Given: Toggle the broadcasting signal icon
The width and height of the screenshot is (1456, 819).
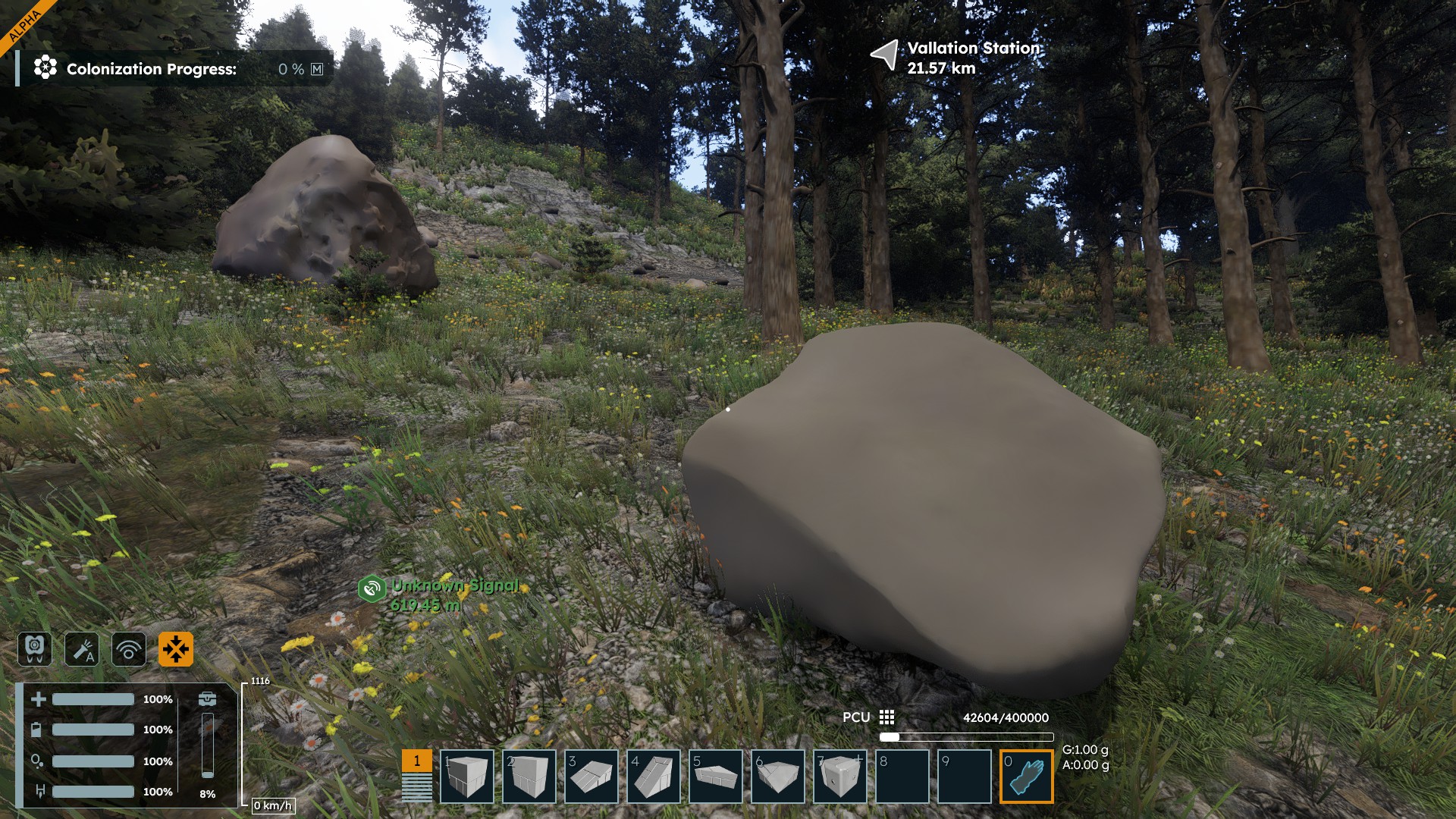Looking at the screenshot, I should (x=129, y=649).
